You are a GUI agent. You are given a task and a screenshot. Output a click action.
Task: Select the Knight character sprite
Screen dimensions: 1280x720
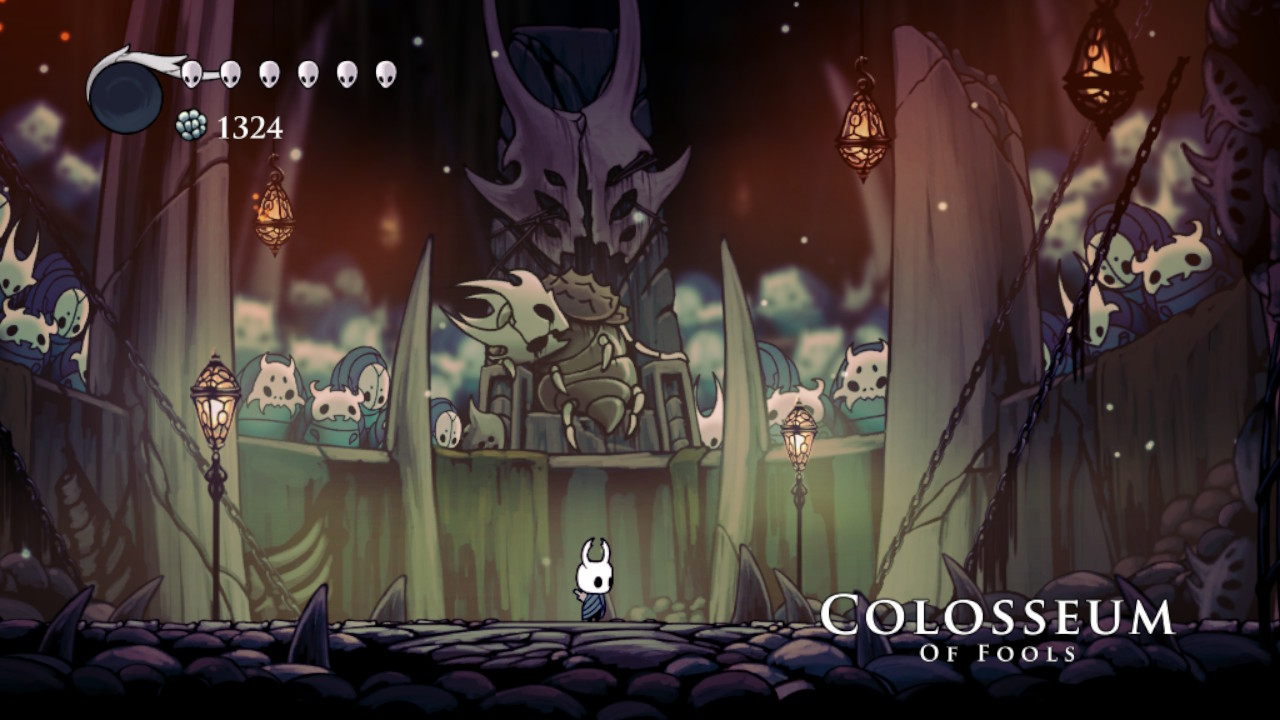coord(592,580)
